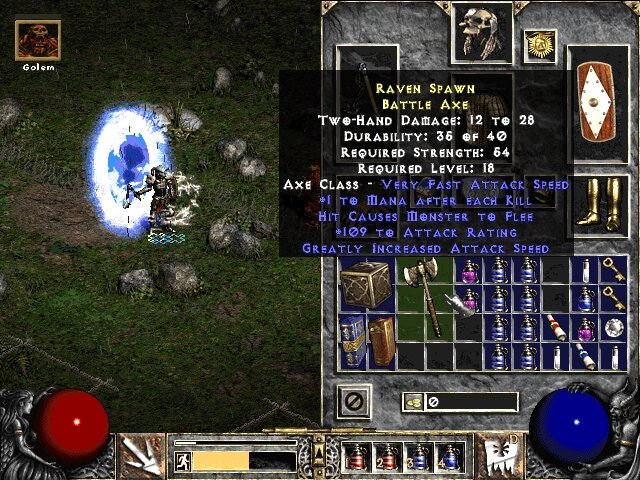
Task: Click the equipped golden boots
Action: [596, 203]
